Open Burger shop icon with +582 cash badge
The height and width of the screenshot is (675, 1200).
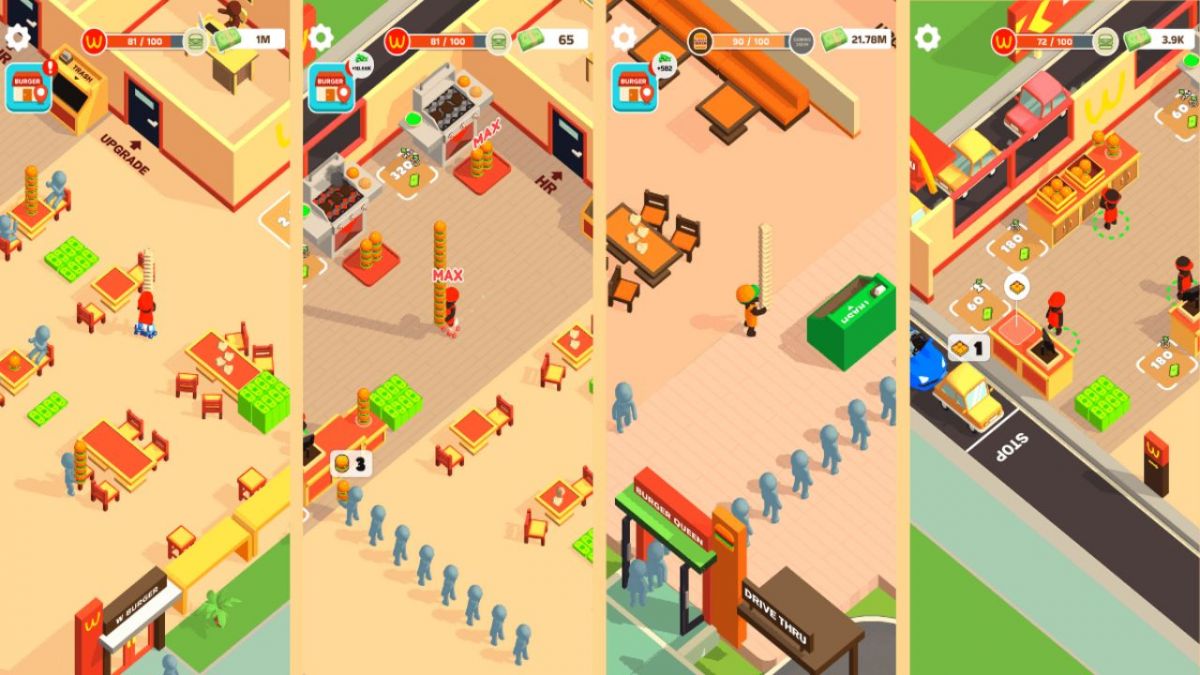click(634, 88)
